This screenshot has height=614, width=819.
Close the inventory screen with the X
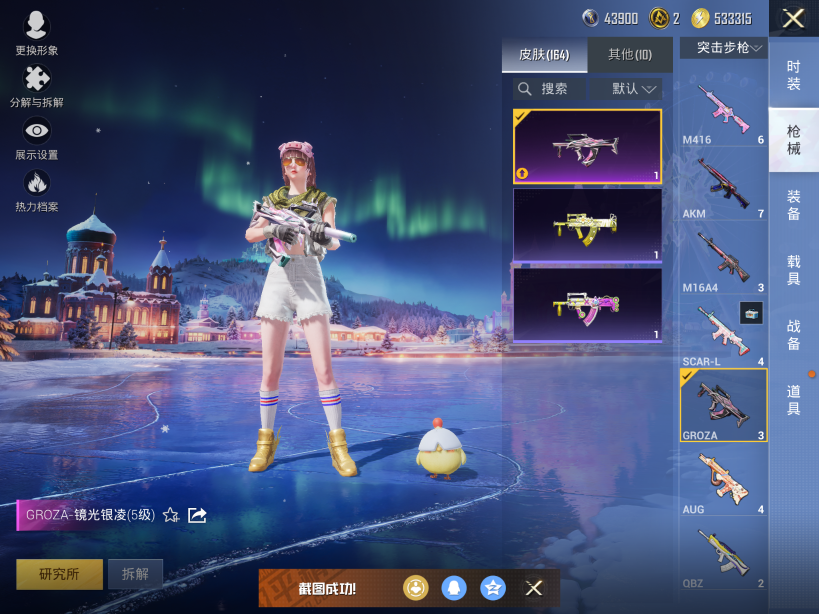tap(793, 18)
